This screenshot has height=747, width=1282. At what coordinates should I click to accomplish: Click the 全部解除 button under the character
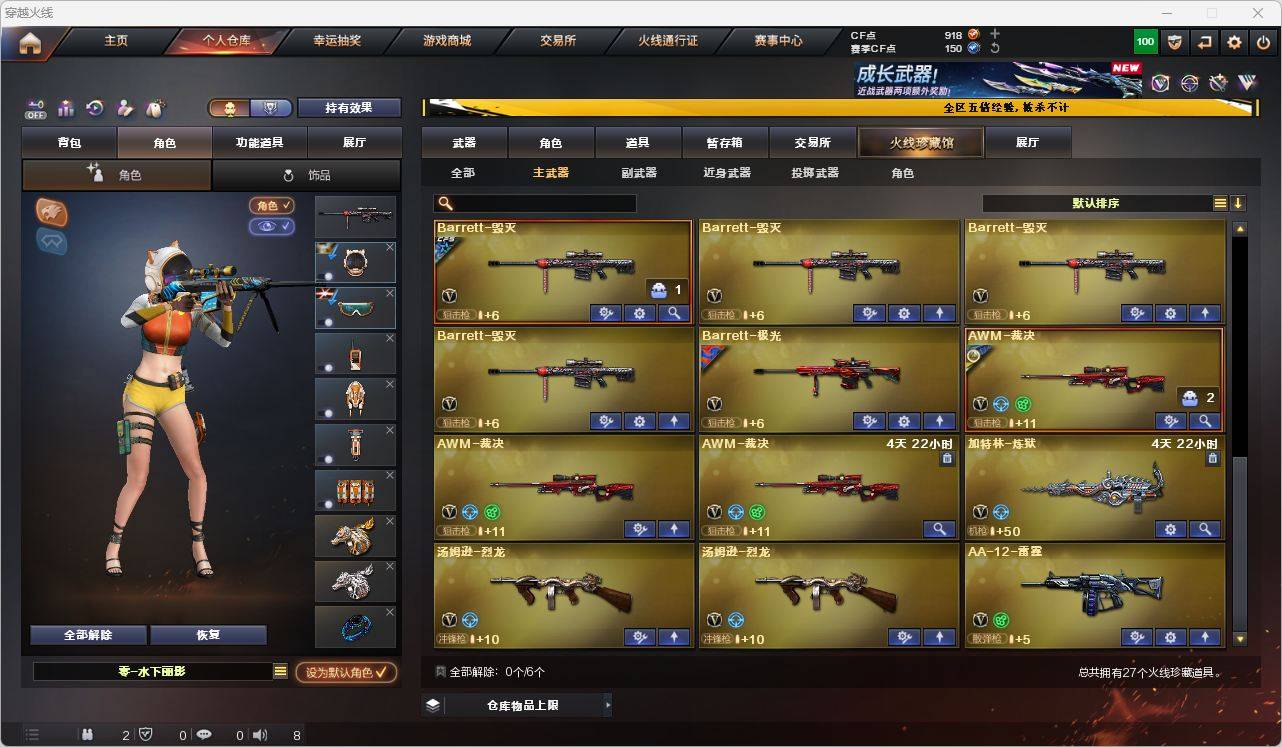click(x=87, y=634)
